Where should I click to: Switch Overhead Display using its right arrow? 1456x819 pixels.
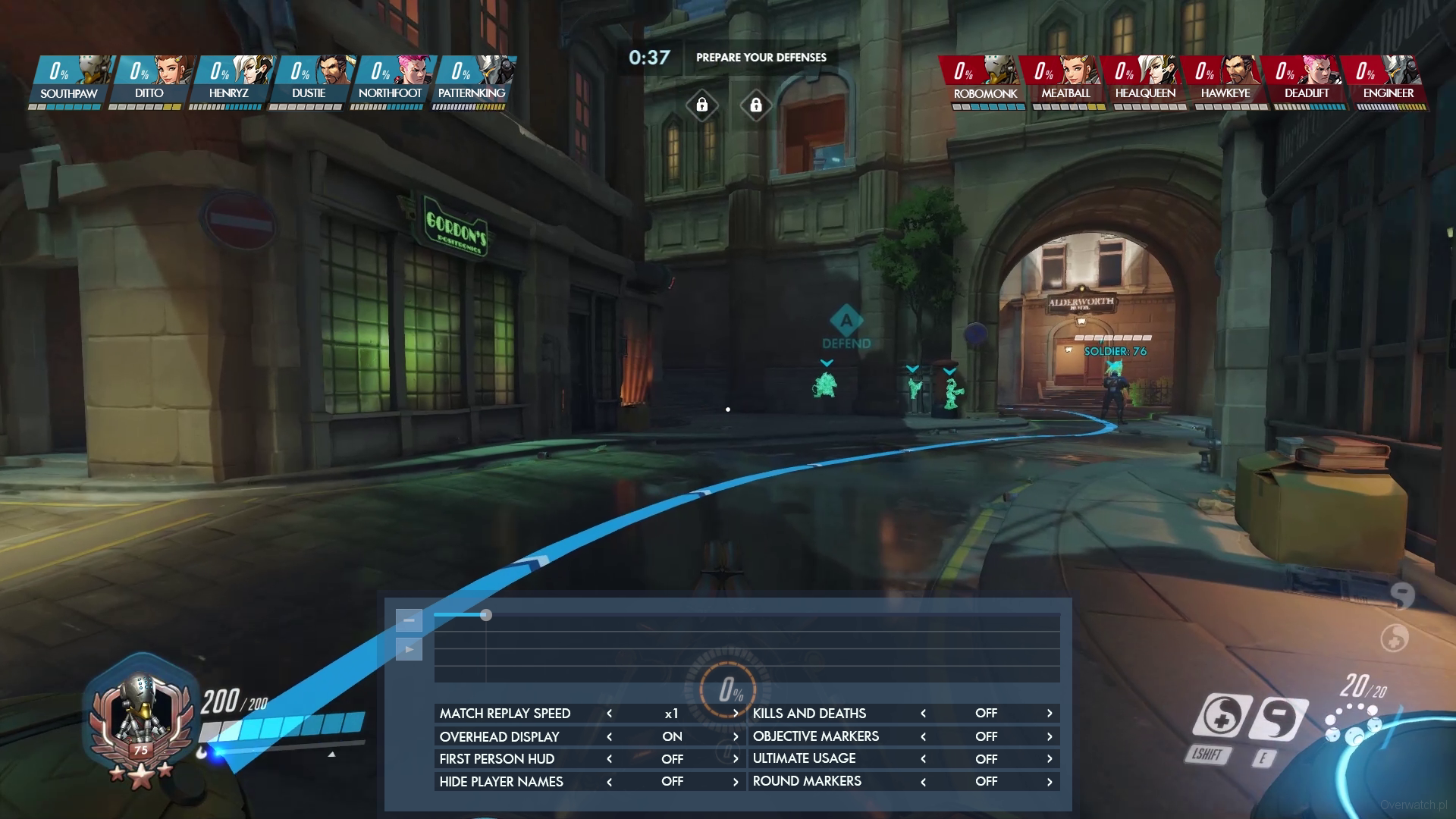(735, 736)
